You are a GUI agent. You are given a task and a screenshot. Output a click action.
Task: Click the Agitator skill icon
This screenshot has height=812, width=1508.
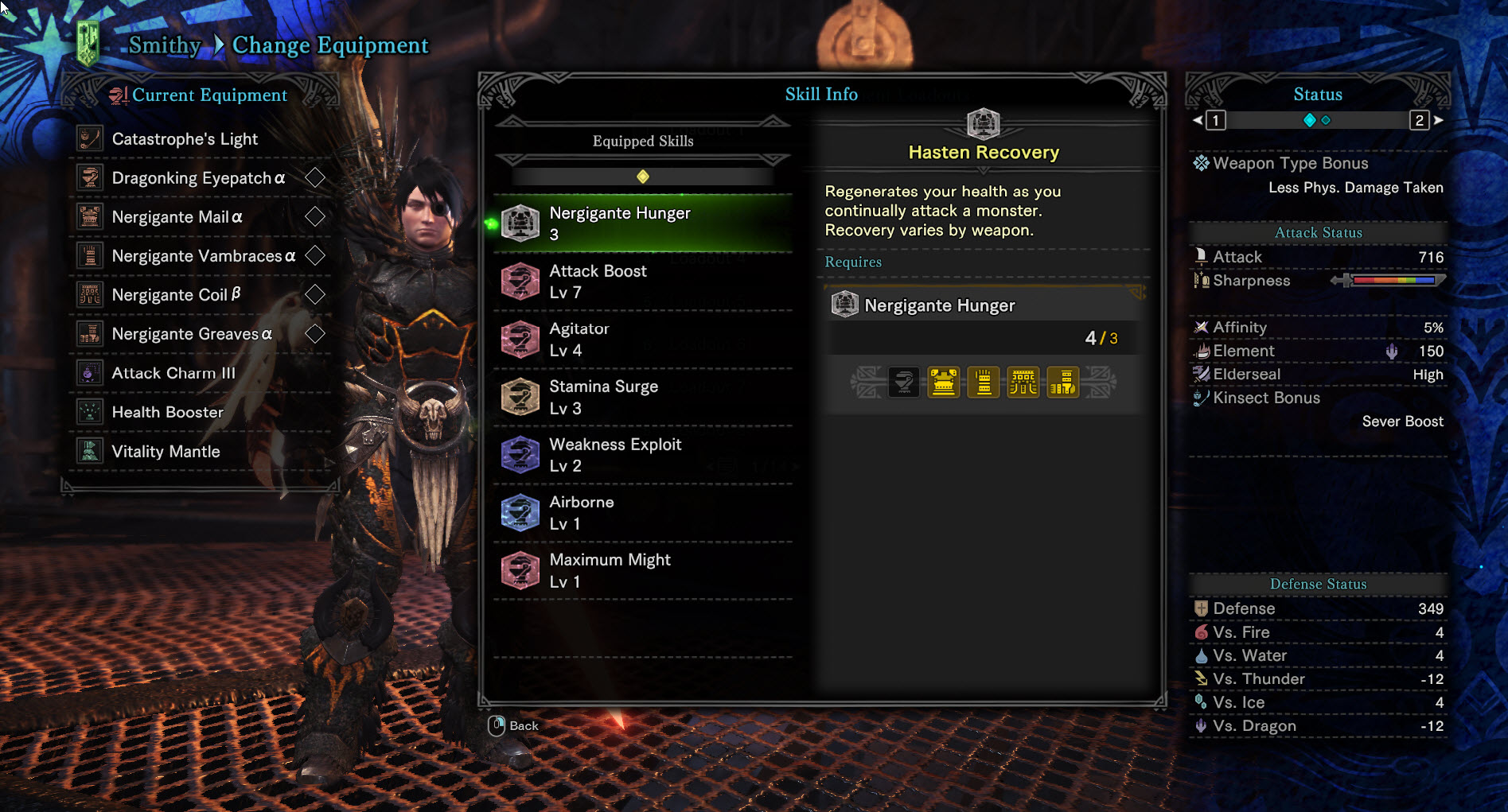[521, 339]
